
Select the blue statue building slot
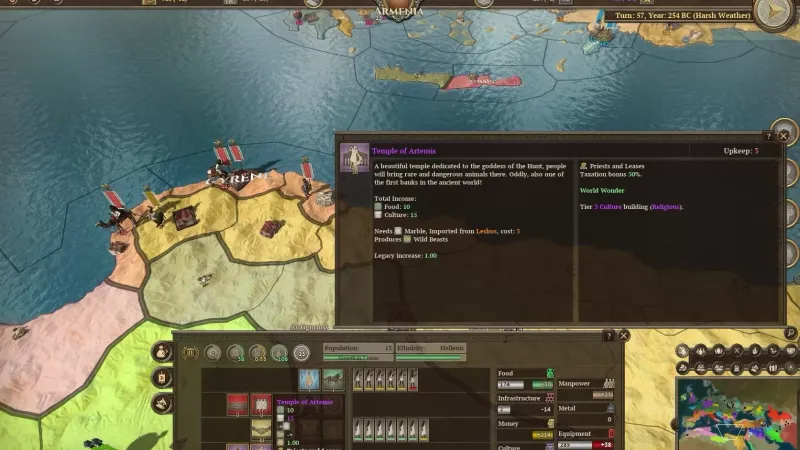tap(309, 380)
